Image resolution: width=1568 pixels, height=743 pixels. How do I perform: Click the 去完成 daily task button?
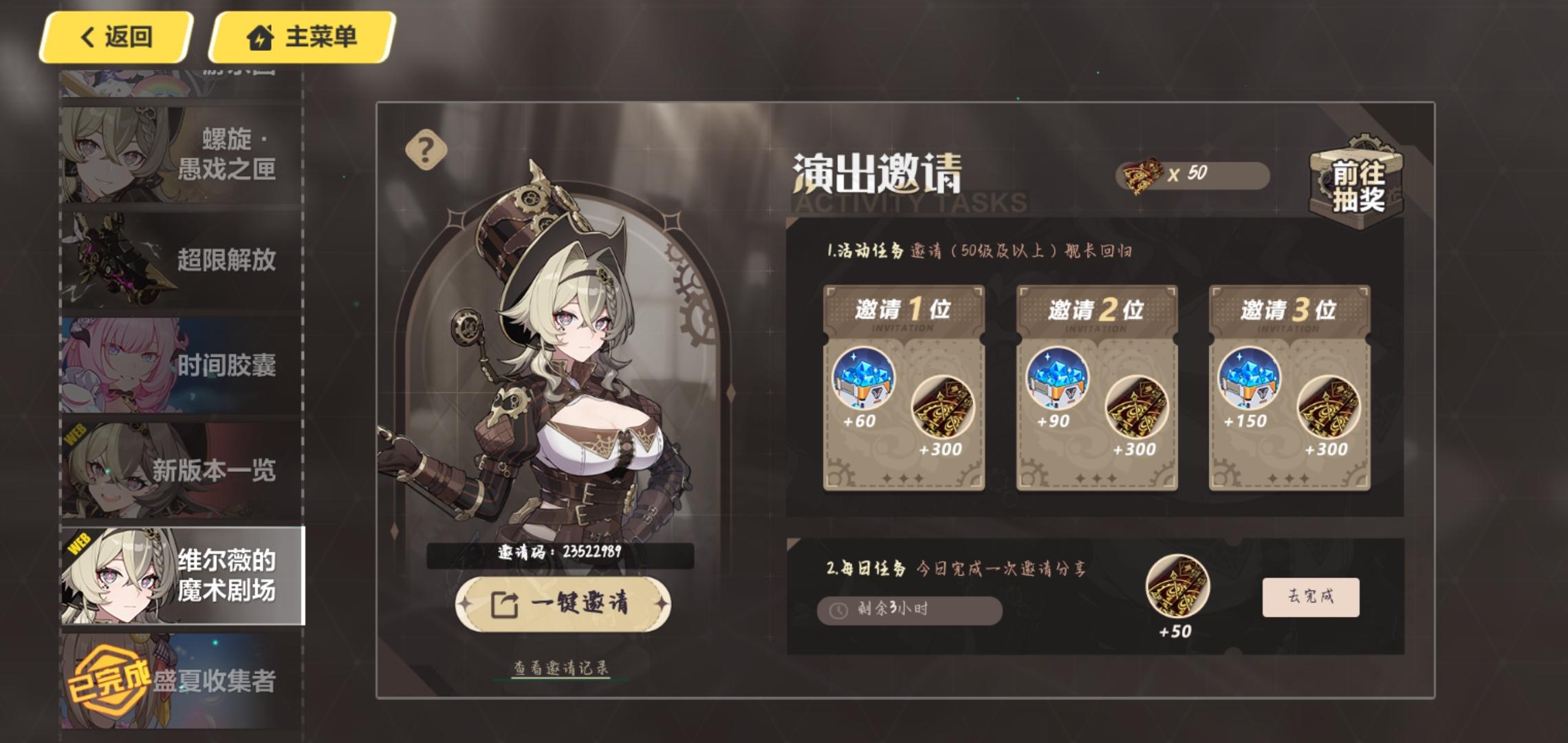(x=1310, y=599)
